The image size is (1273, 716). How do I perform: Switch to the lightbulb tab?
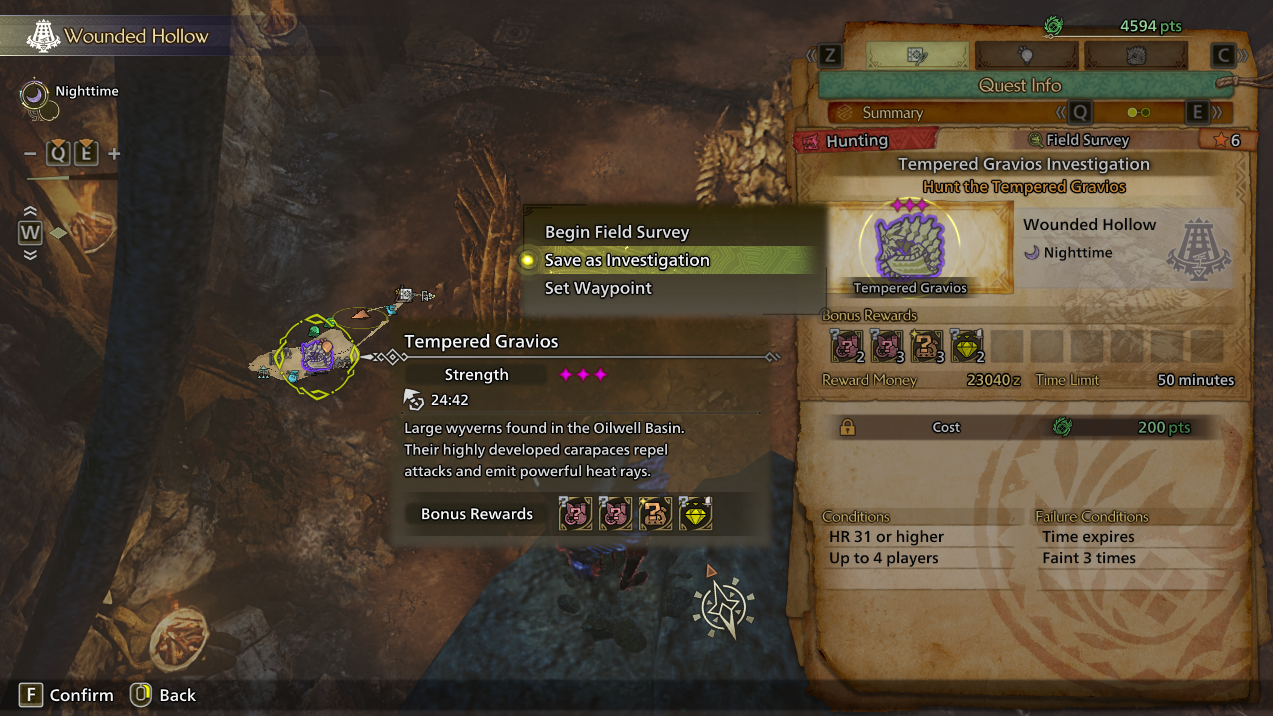point(1026,54)
